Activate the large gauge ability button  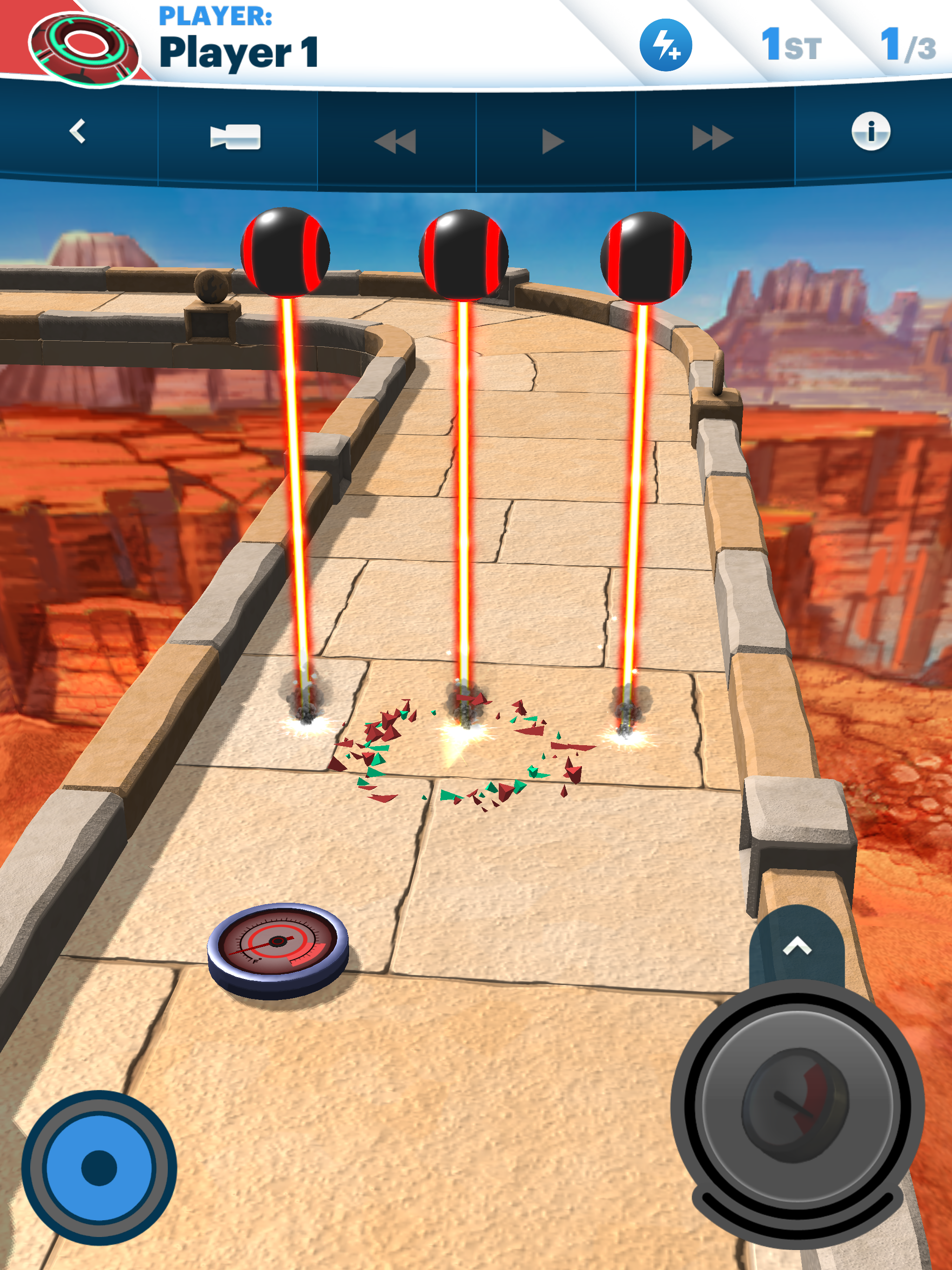(797, 1106)
